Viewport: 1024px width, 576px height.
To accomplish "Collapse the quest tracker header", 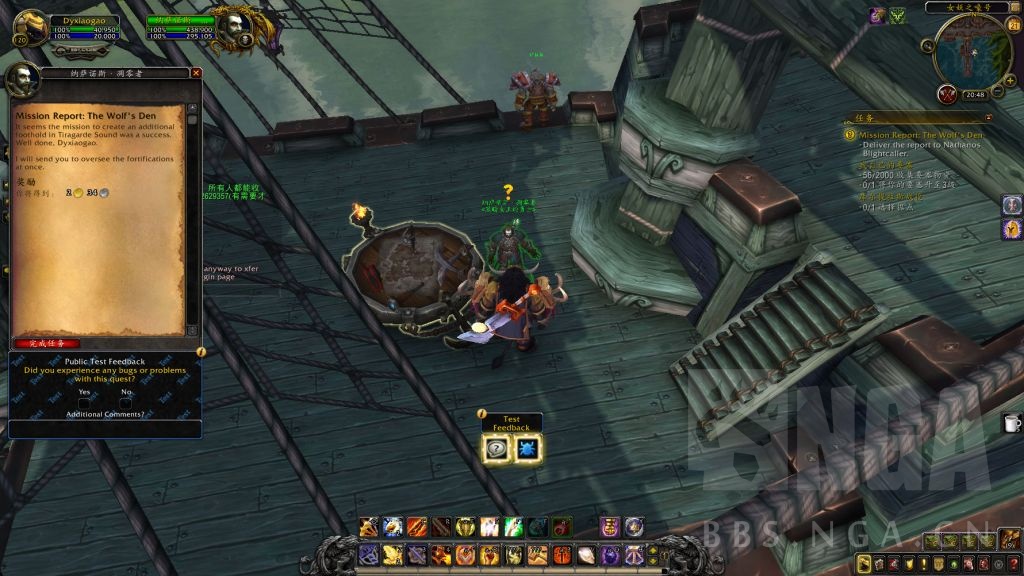I will pos(988,117).
